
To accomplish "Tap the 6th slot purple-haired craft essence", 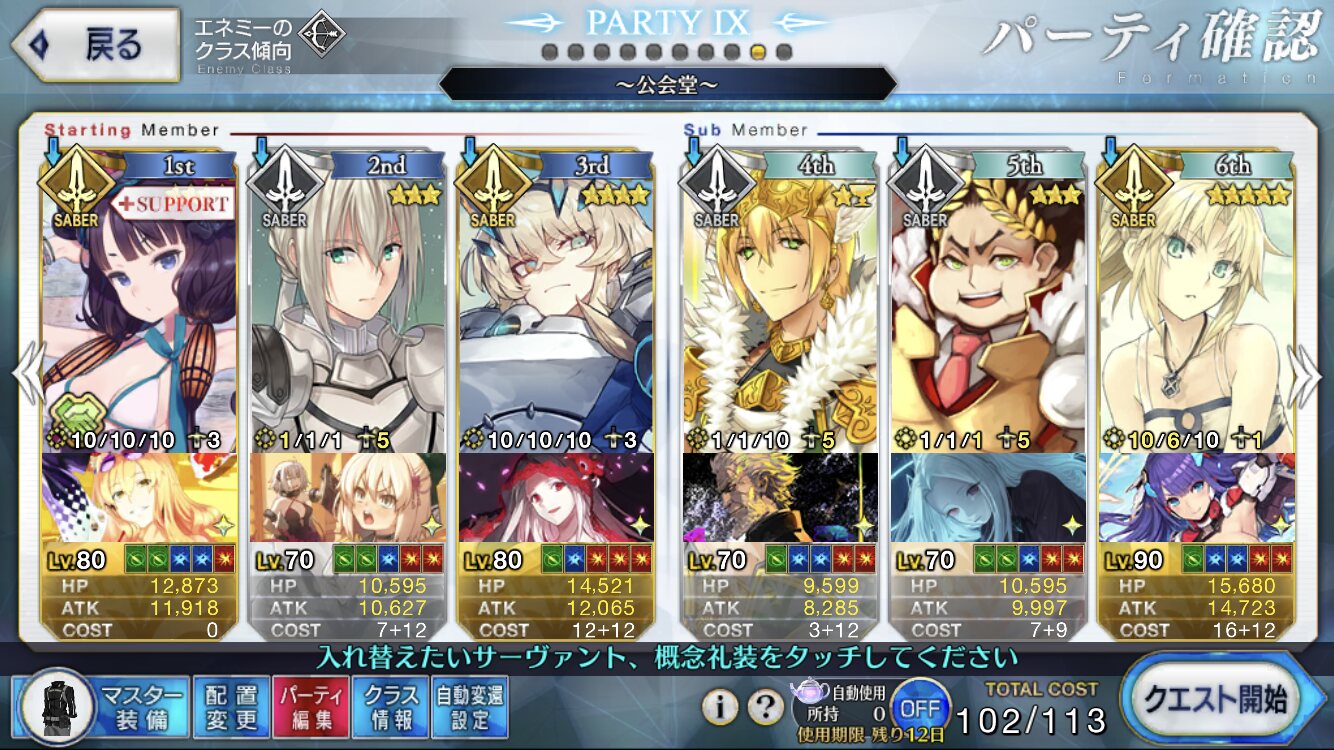I will 1196,497.
